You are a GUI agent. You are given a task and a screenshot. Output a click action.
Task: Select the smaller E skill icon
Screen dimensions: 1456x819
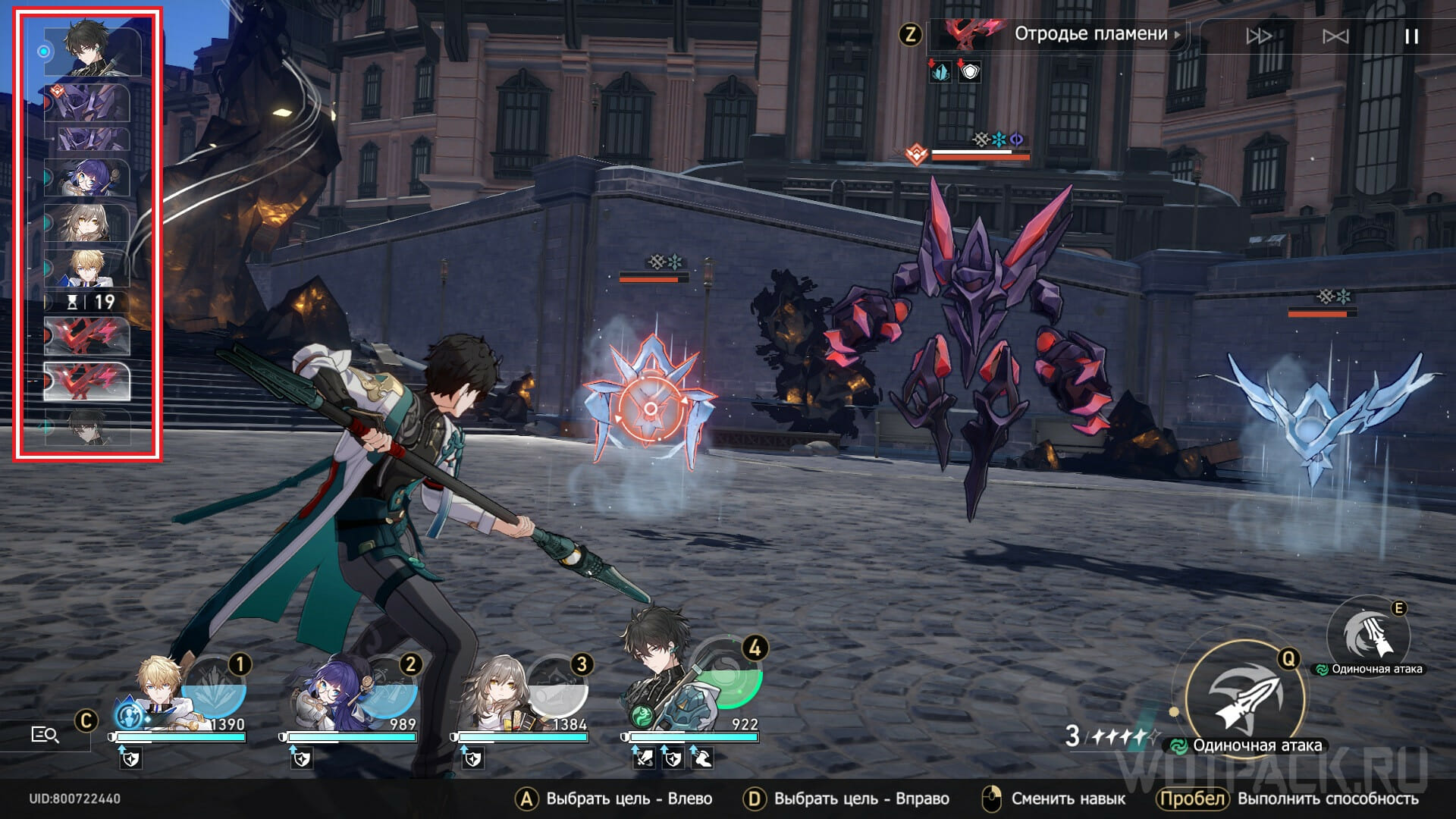(x=1368, y=635)
